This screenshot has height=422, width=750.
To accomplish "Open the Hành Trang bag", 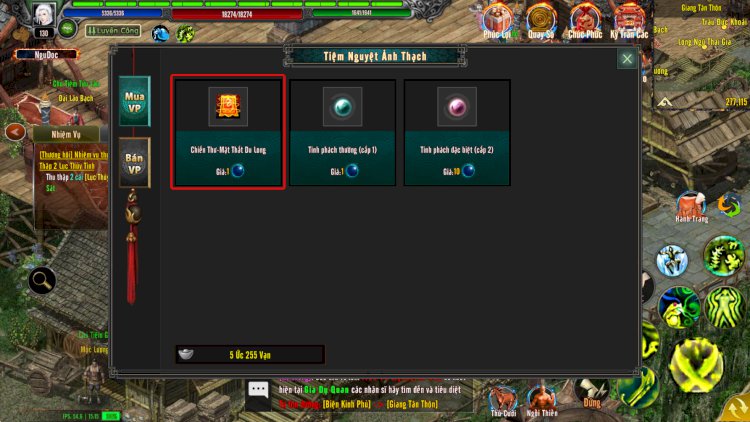I will 691,206.
